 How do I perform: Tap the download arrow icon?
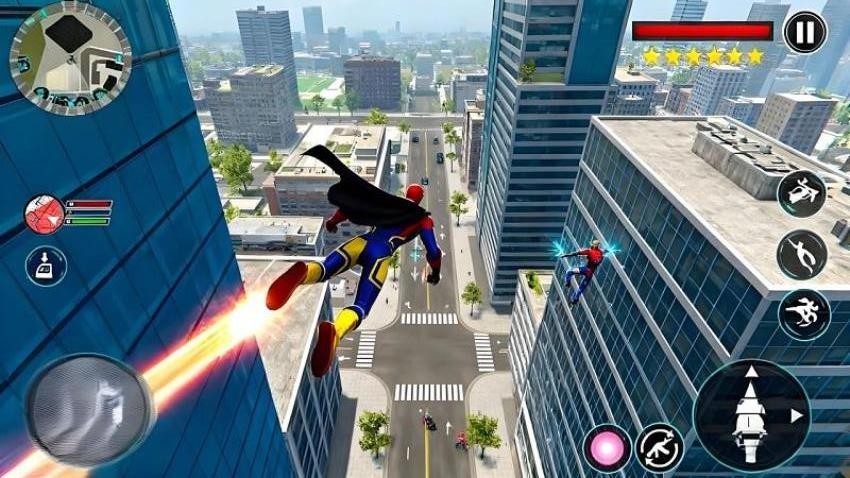tap(46, 266)
